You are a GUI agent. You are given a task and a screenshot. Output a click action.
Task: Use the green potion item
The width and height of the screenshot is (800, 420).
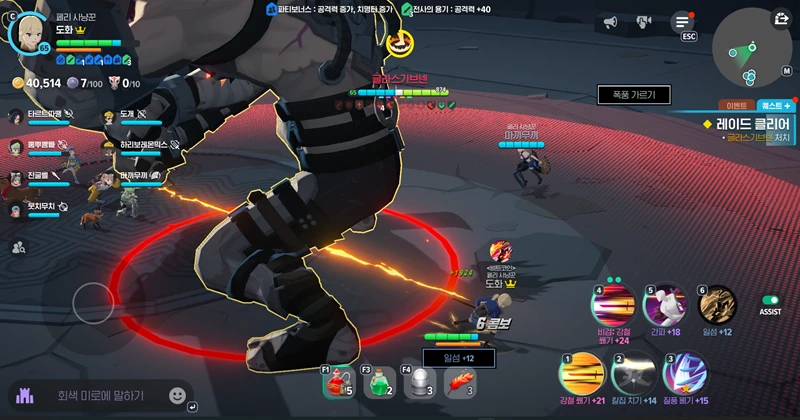click(x=378, y=381)
